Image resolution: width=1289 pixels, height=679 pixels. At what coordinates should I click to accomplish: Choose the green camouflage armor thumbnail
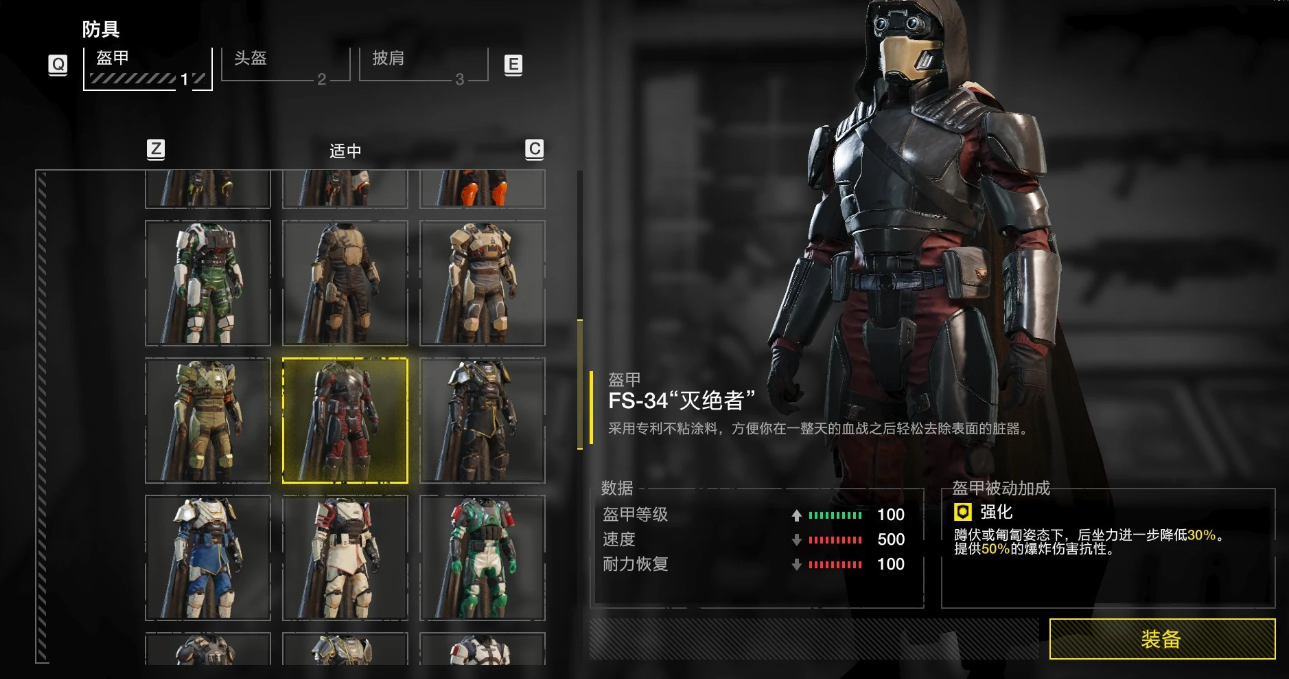point(208,283)
